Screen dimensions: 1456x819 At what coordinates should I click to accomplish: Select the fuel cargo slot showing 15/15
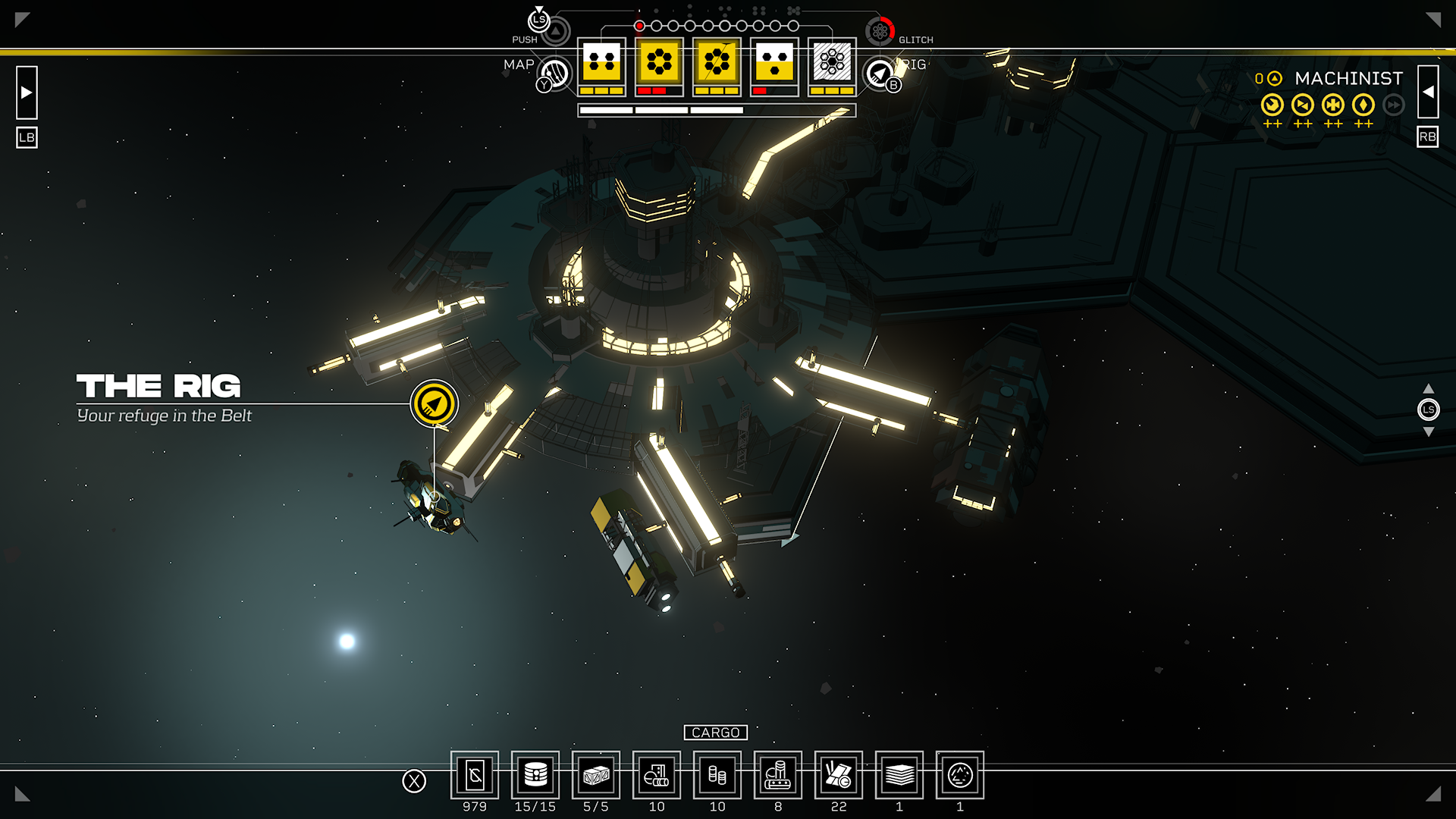click(x=535, y=775)
